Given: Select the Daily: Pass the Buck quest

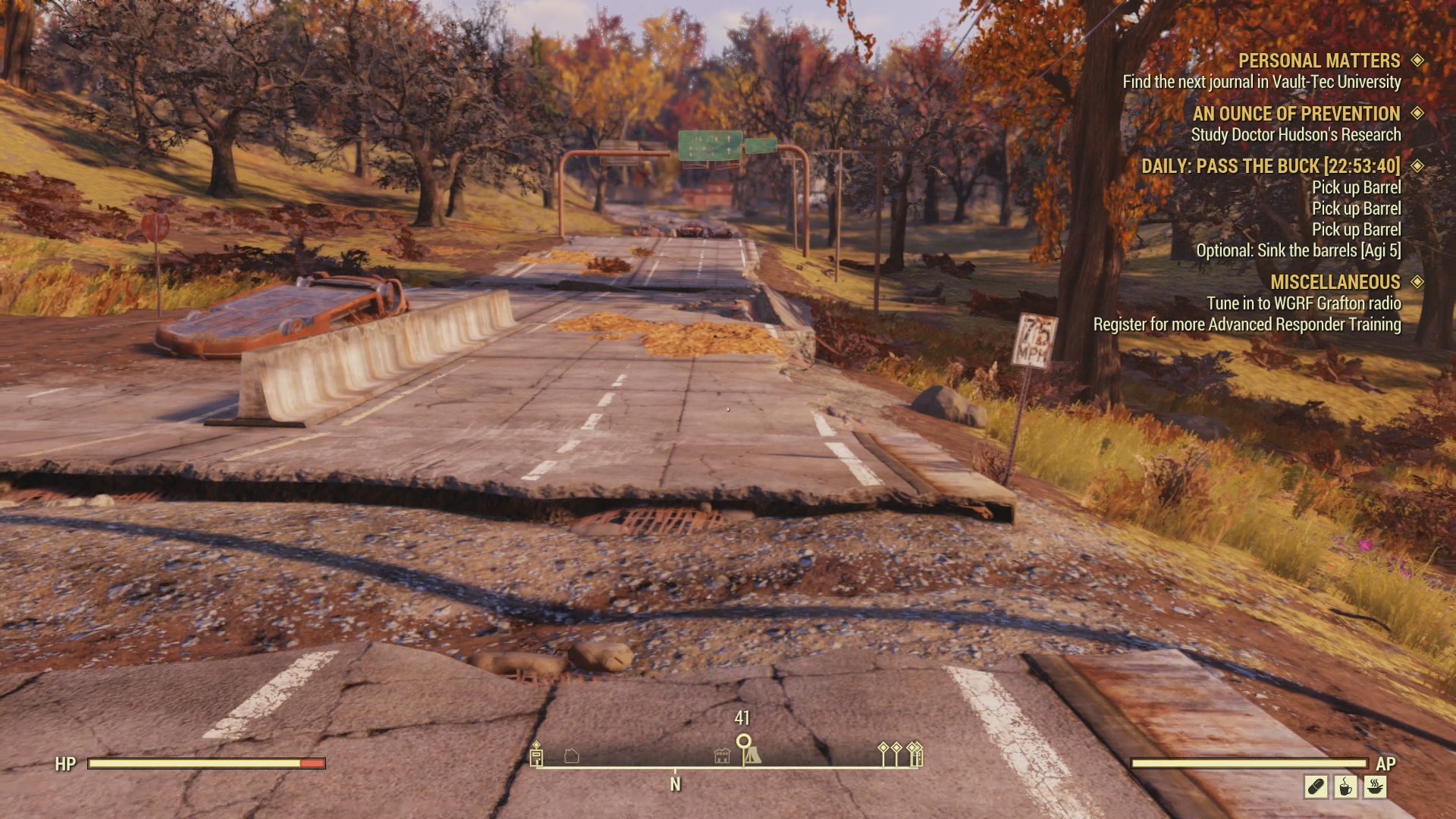Looking at the screenshot, I should point(1270,166).
